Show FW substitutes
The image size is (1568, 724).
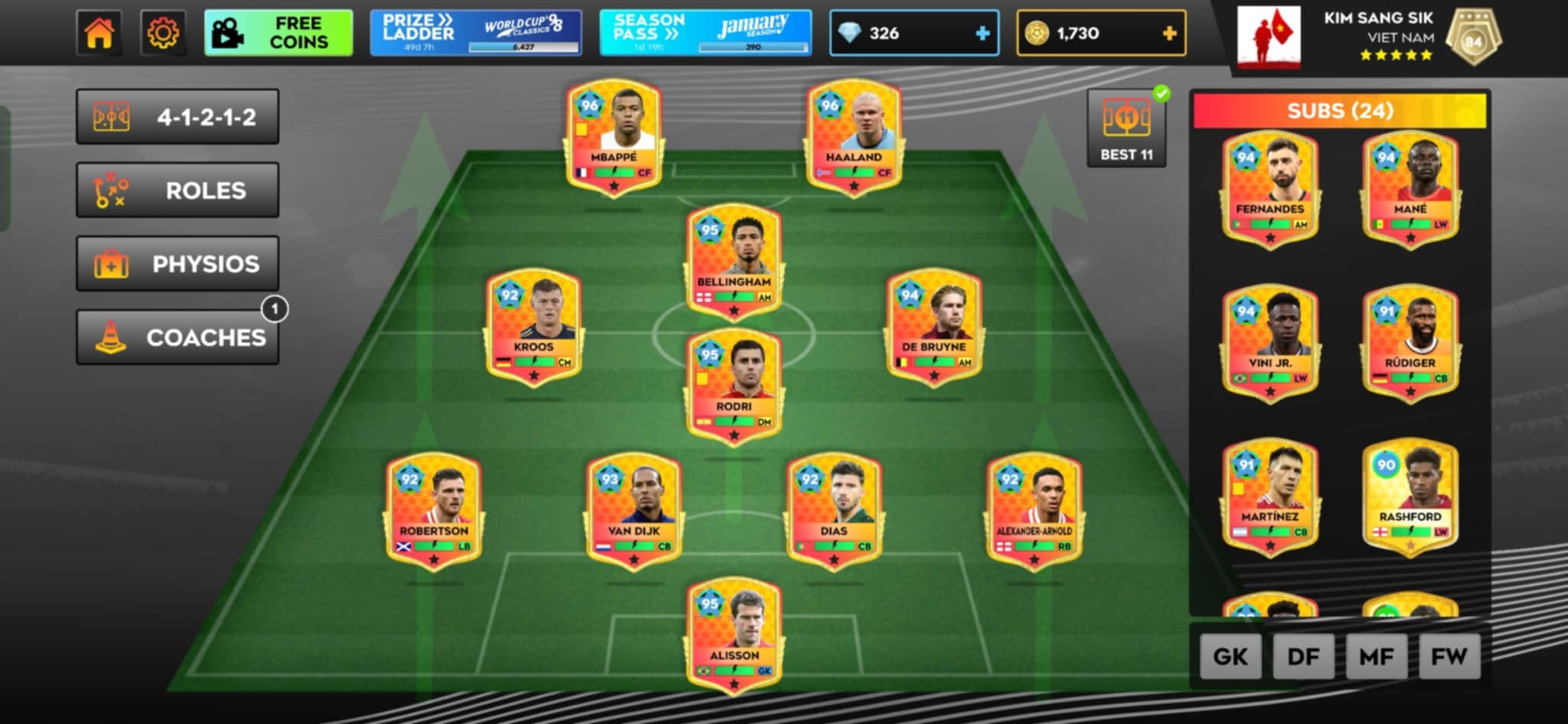point(1449,657)
